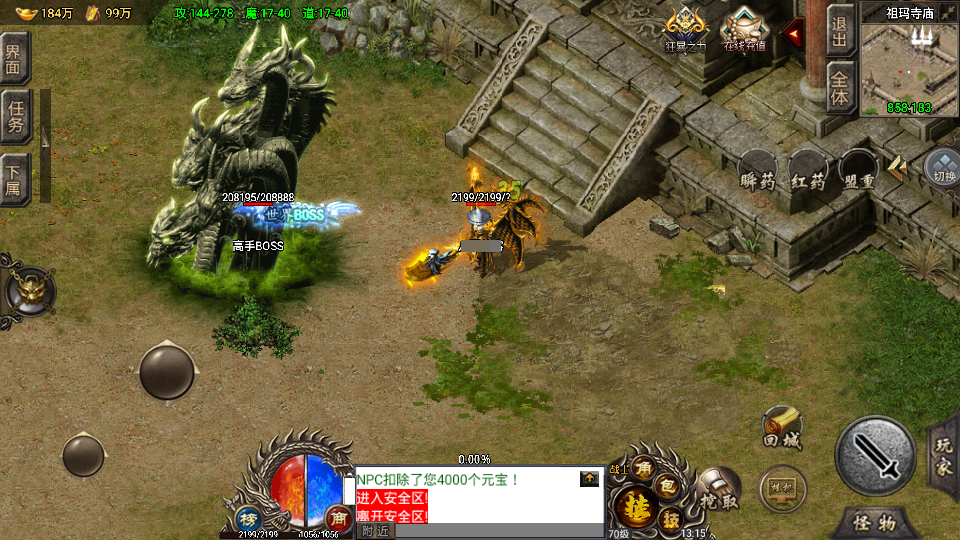Open the 在线充值 online recharge icon

click(x=743, y=29)
